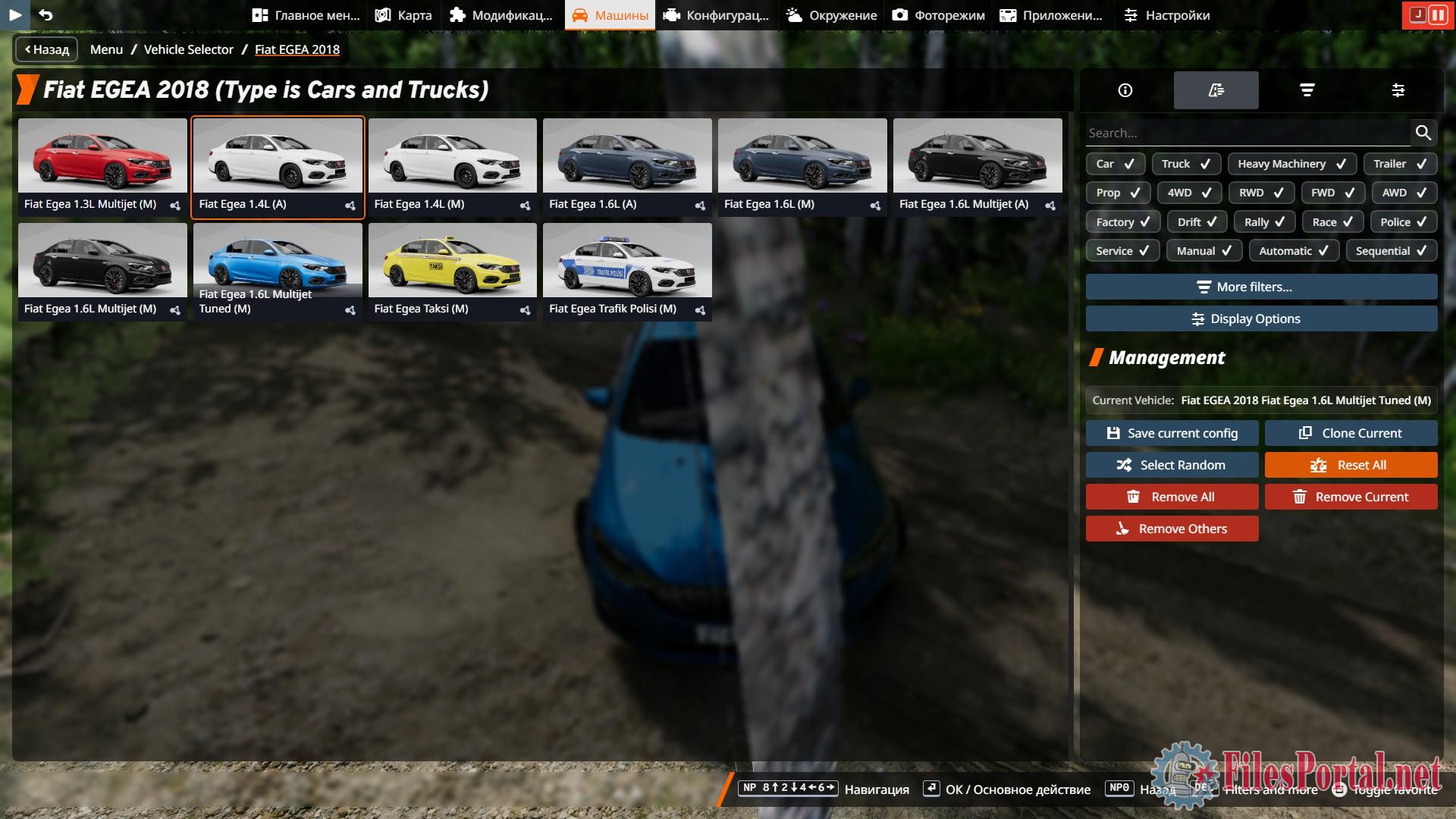Save current config
Screen dimensions: 1456x819
pyautogui.click(x=1172, y=433)
